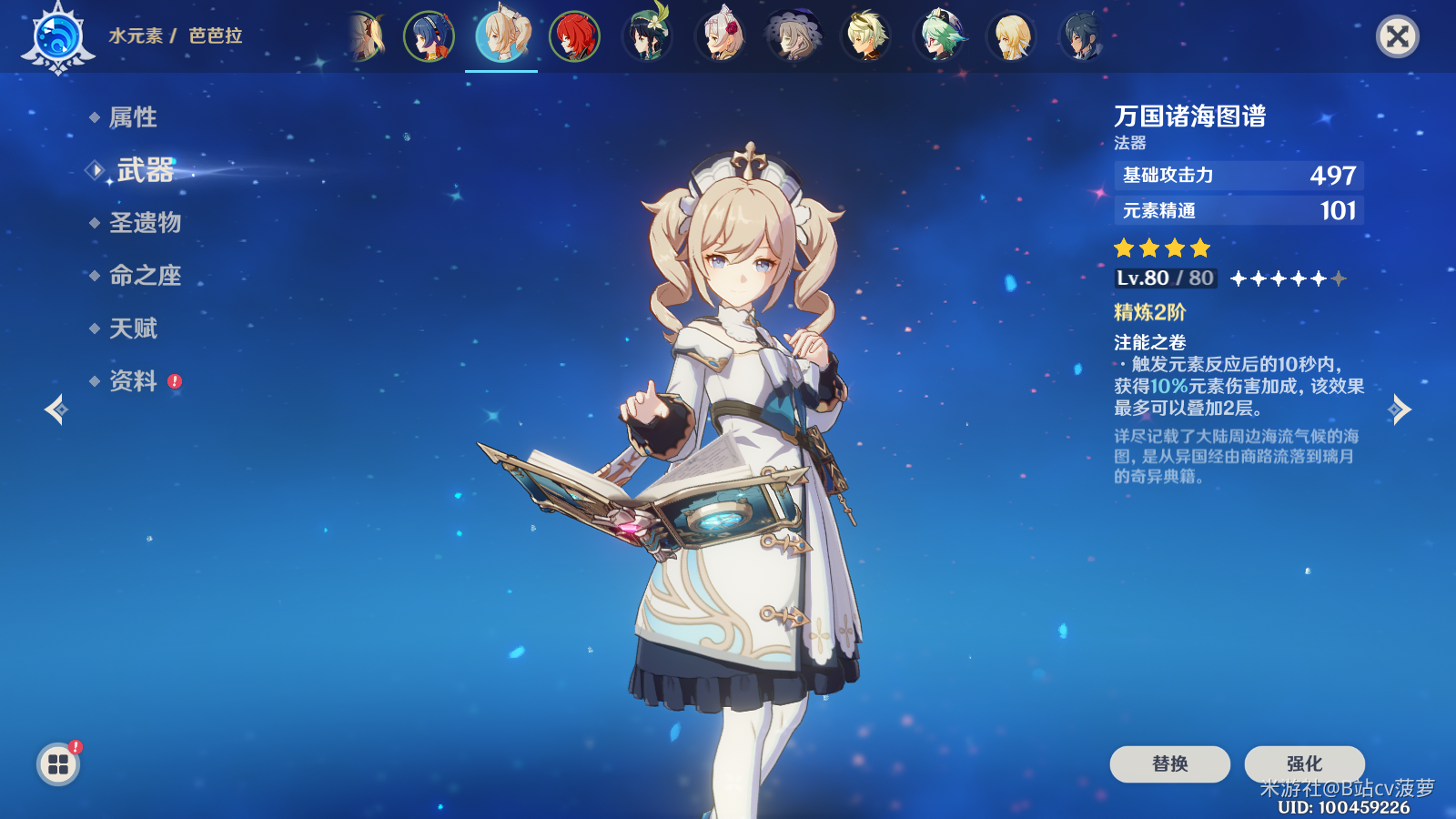Select Noelle's portrait with the rose

[x=720, y=36]
